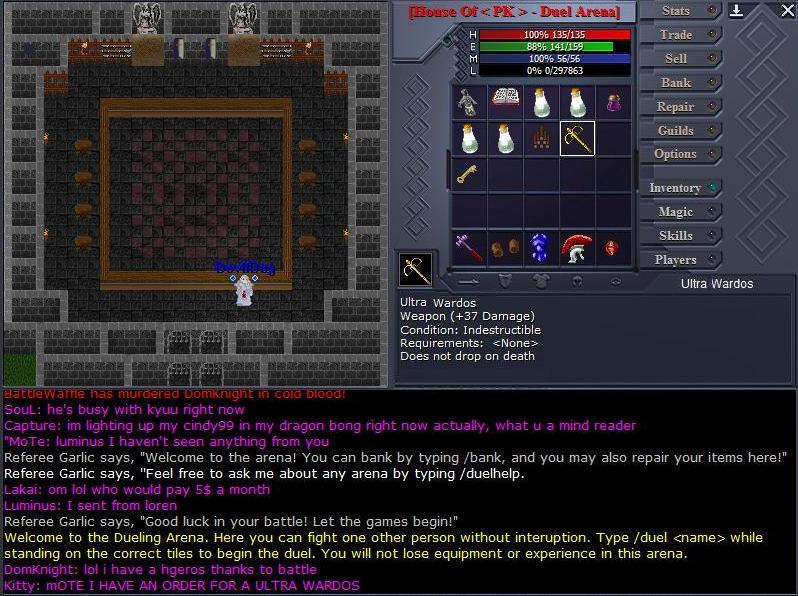Select the small purple potion

point(613,101)
